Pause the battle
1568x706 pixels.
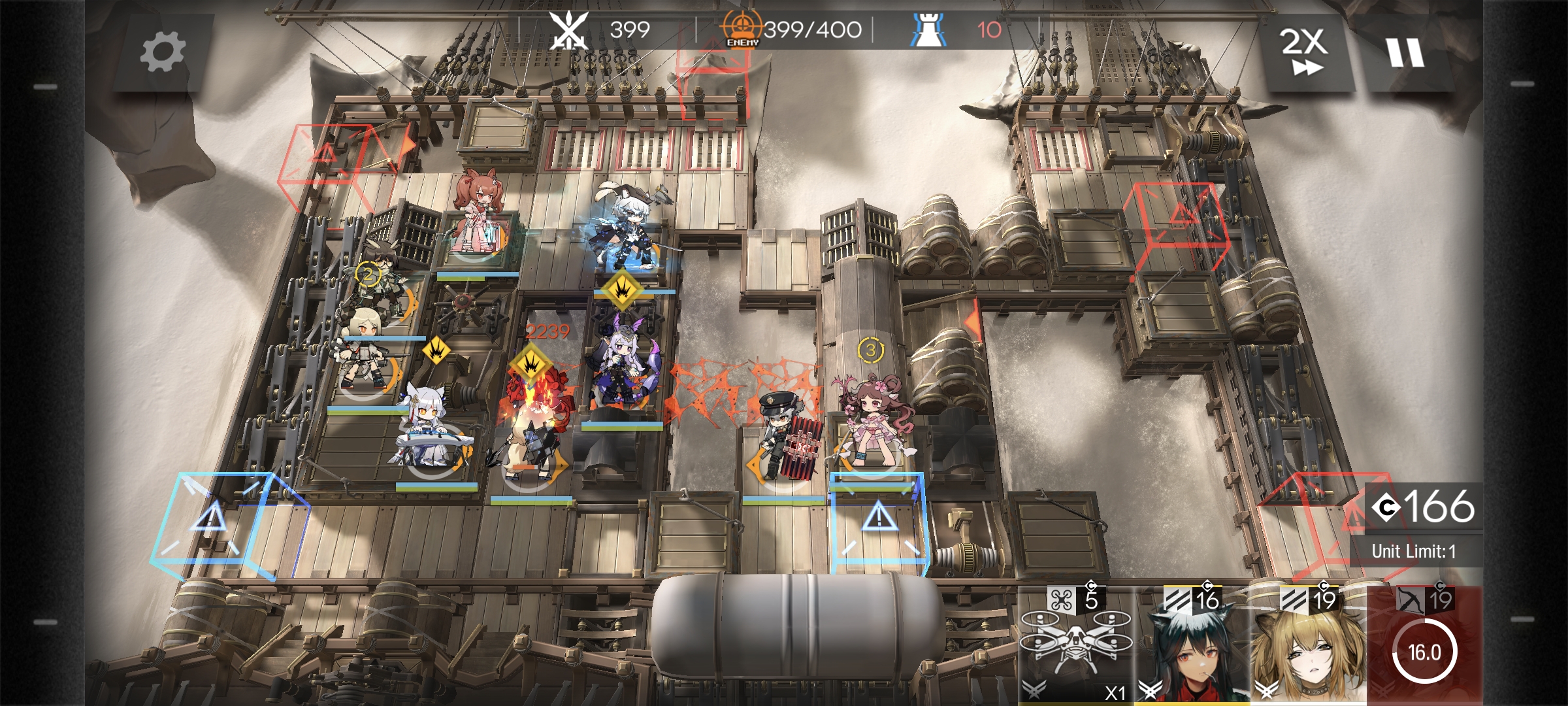pyautogui.click(x=1405, y=52)
